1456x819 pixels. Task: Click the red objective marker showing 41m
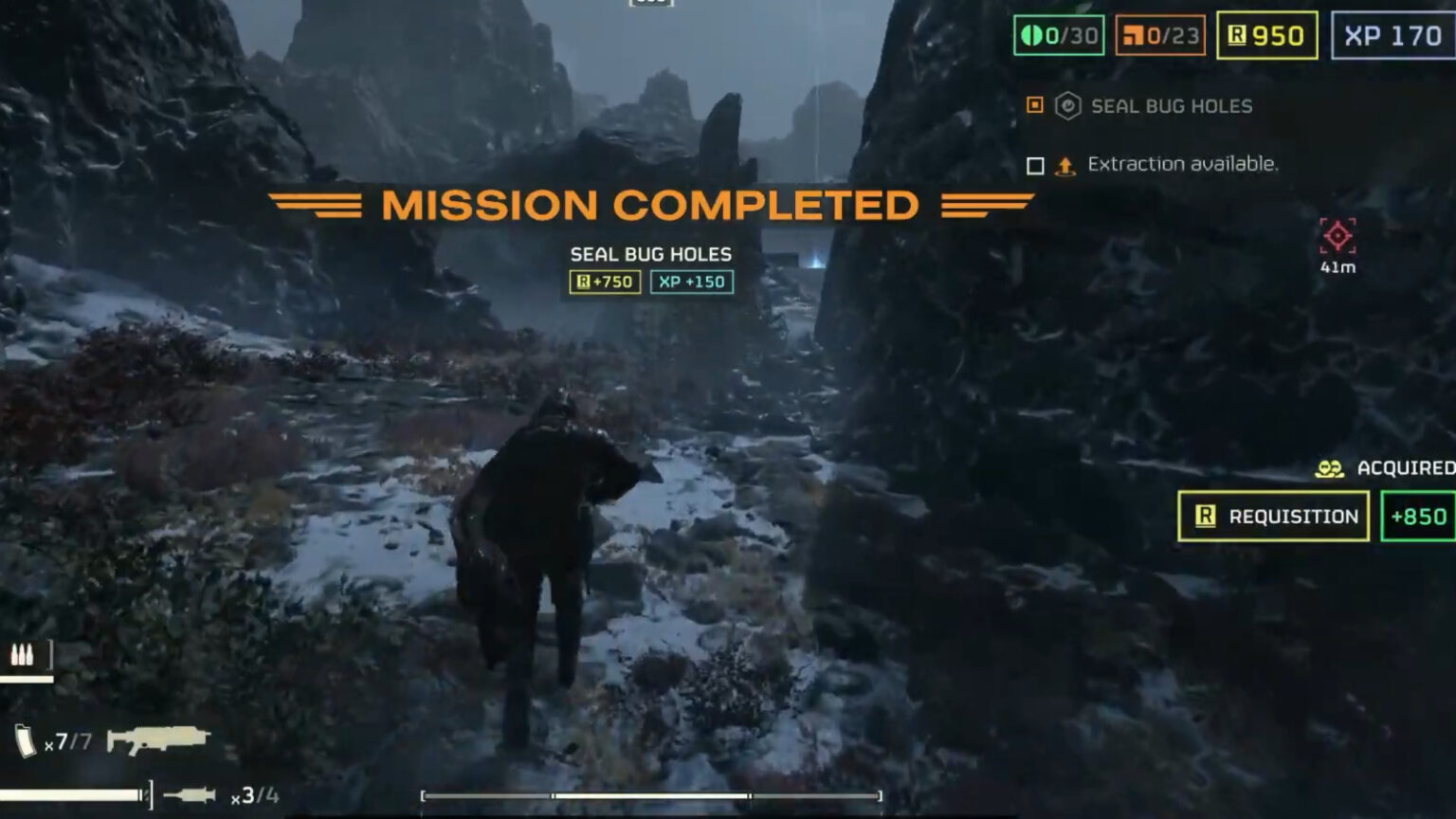click(x=1338, y=235)
